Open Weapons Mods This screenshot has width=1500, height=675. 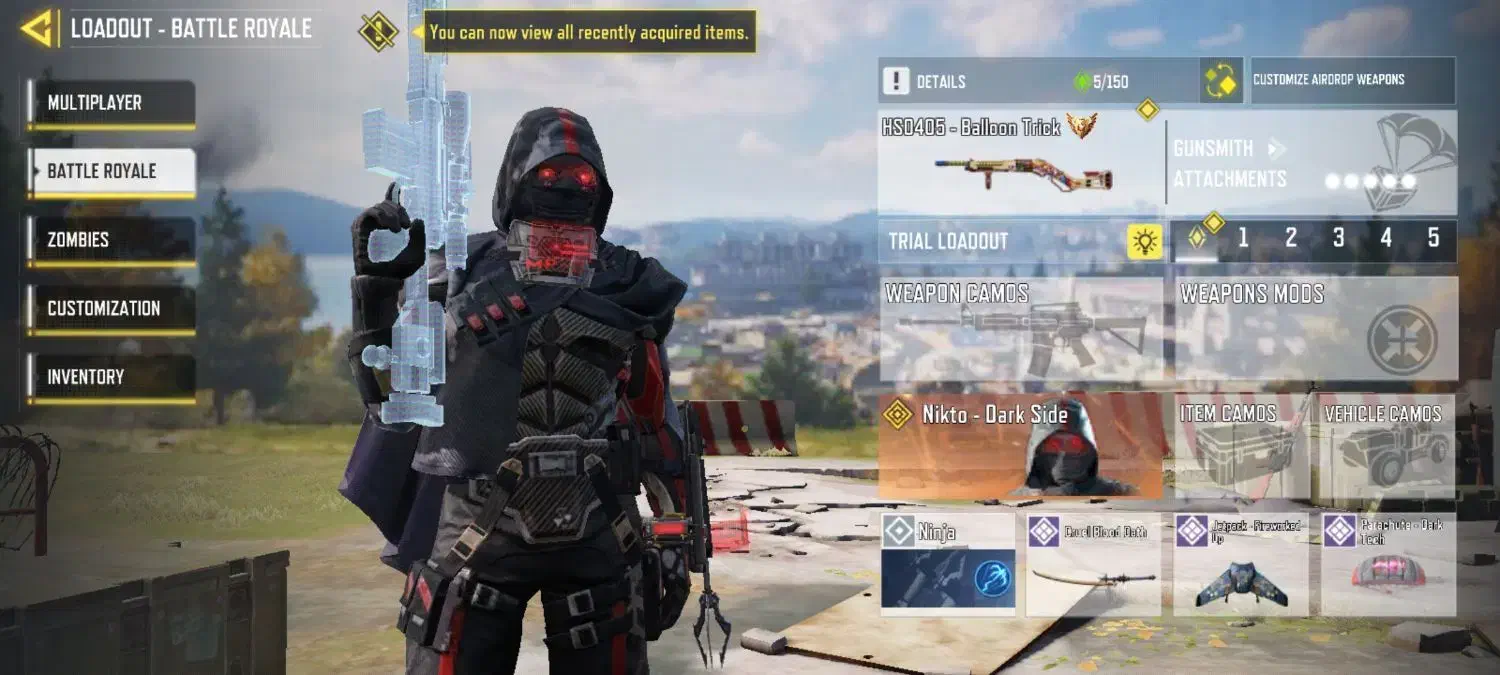coord(1315,329)
